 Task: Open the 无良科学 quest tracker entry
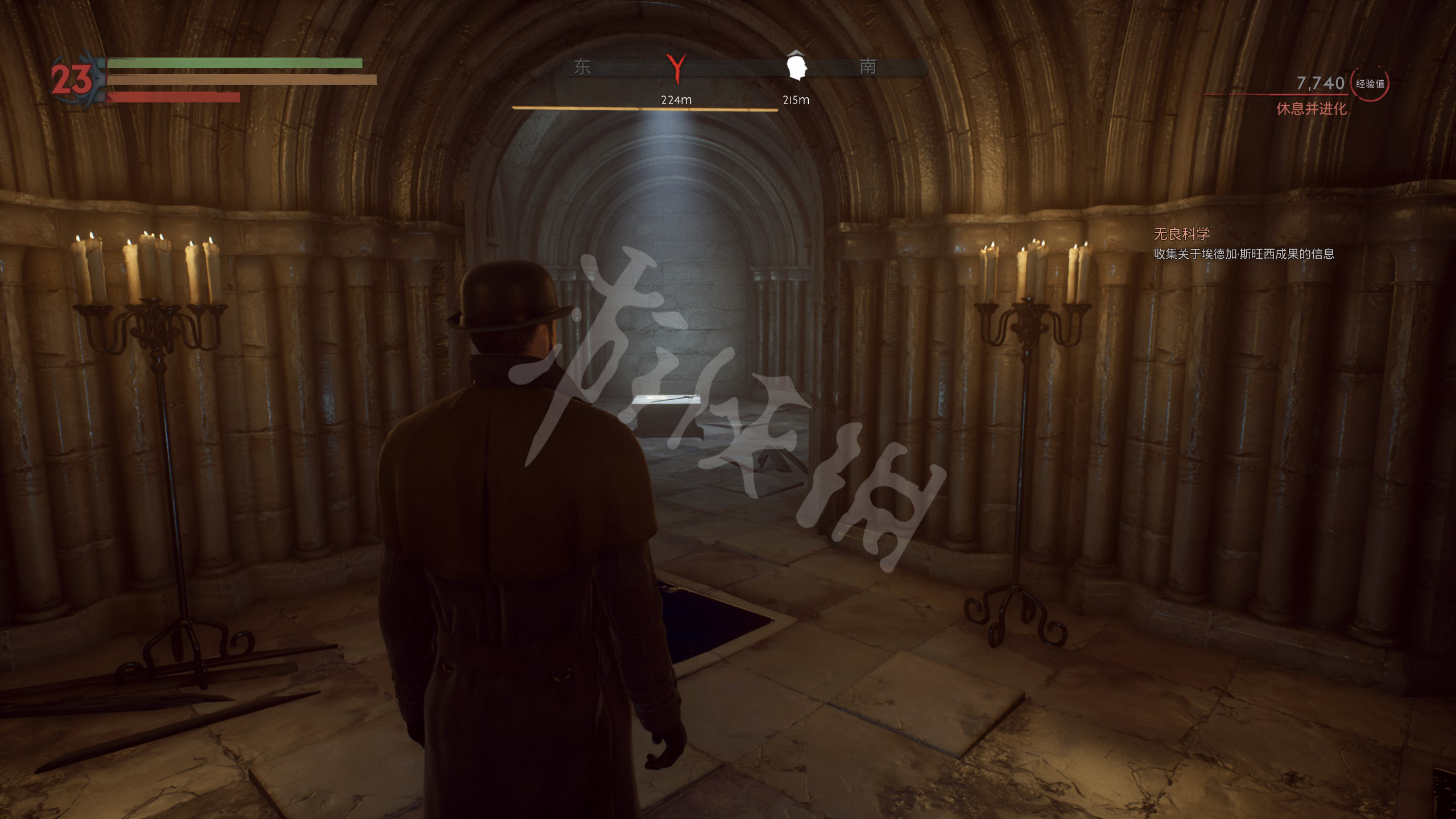click(x=1181, y=234)
